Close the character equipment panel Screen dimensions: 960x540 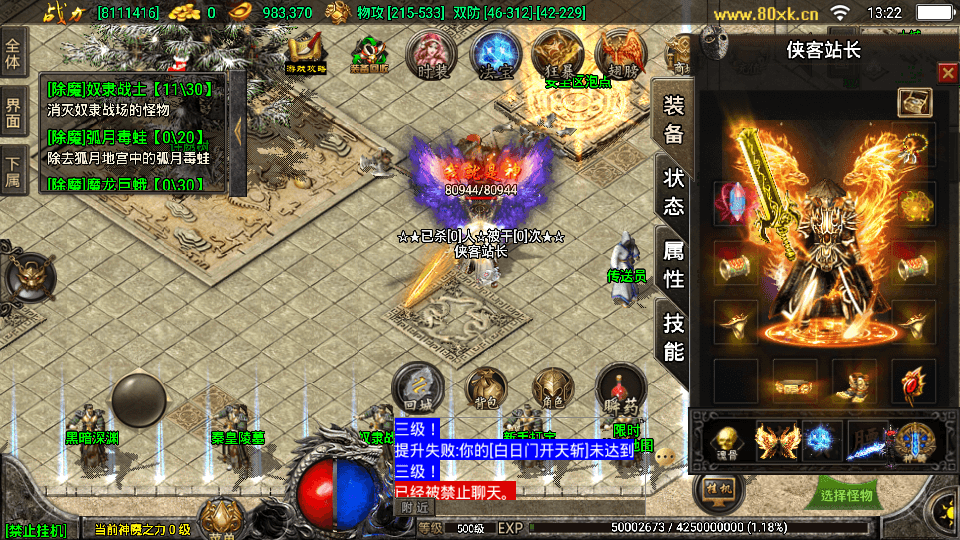click(947, 73)
